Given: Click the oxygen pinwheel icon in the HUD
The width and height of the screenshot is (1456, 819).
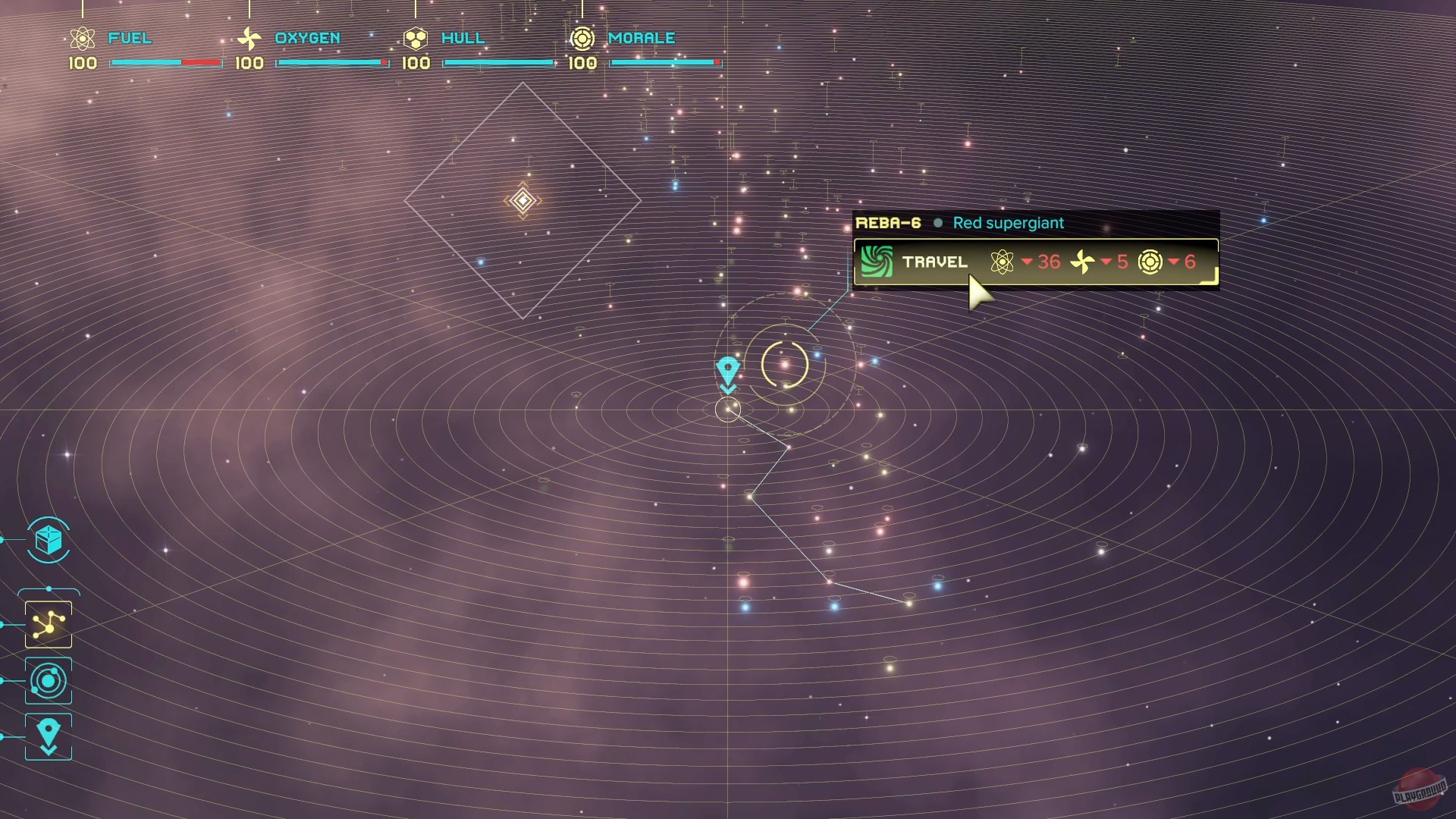Looking at the screenshot, I should (249, 38).
